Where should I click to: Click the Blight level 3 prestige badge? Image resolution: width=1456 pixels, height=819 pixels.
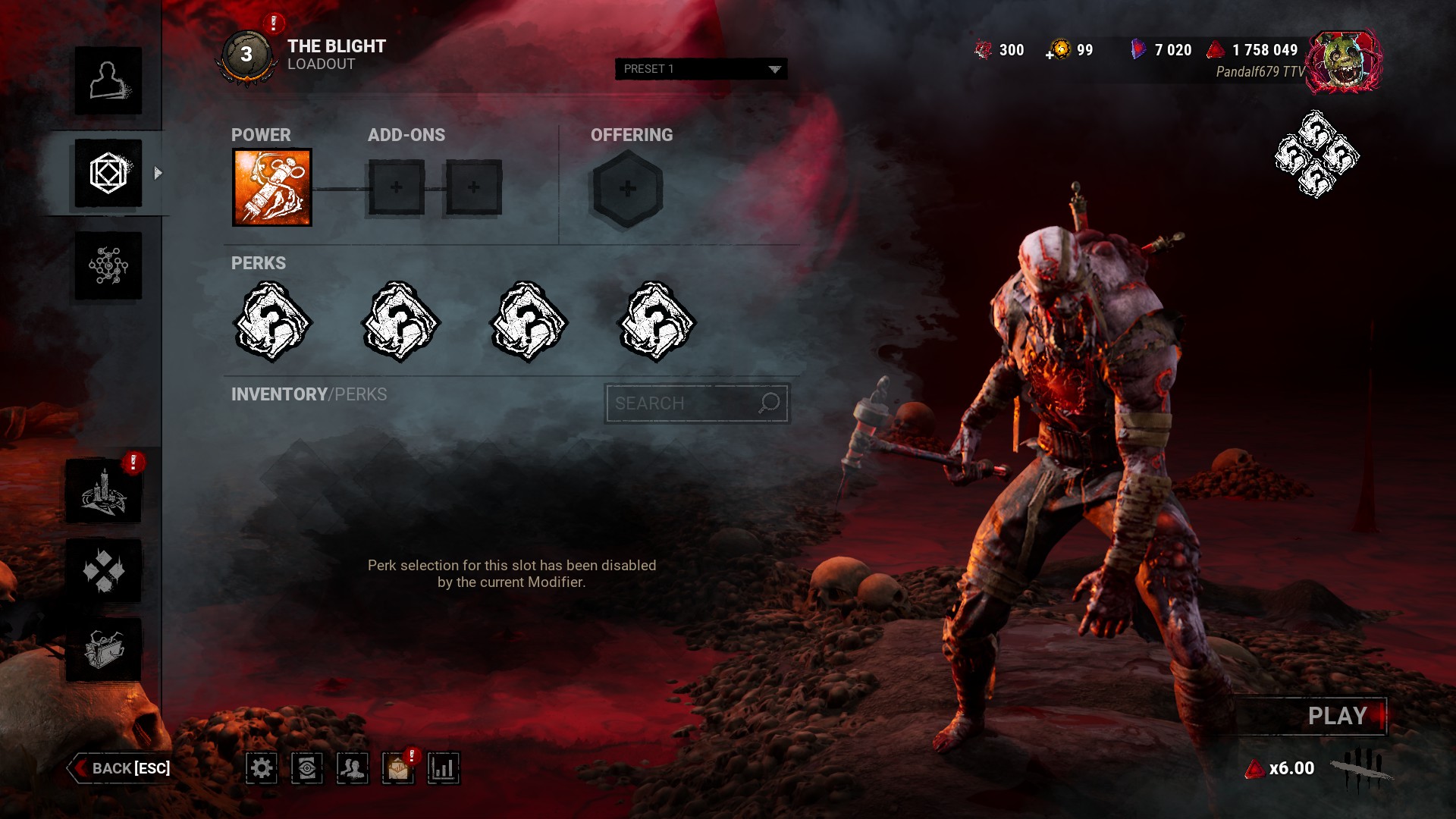point(246,55)
